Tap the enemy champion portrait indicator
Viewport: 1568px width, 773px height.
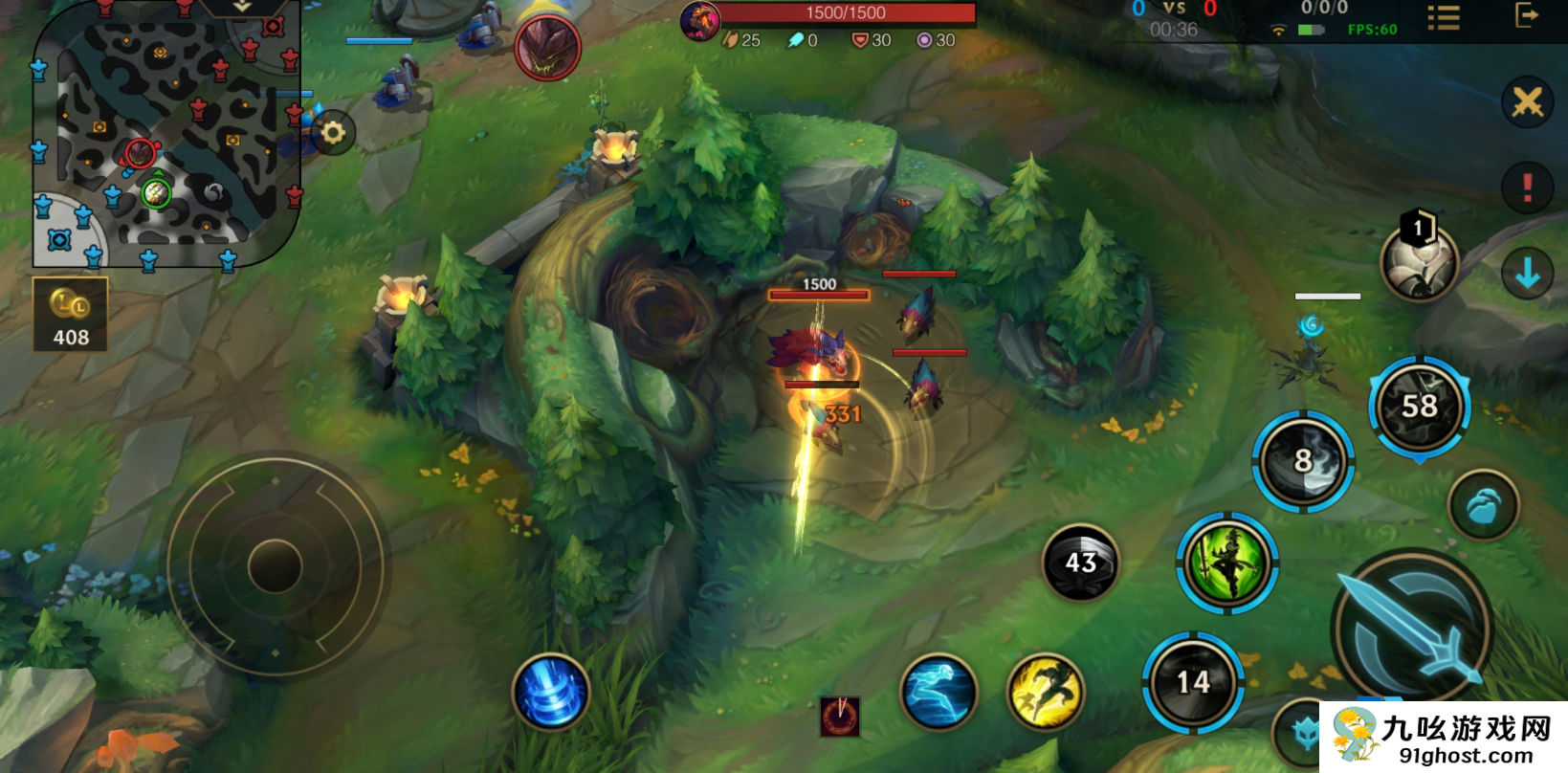[x=547, y=48]
